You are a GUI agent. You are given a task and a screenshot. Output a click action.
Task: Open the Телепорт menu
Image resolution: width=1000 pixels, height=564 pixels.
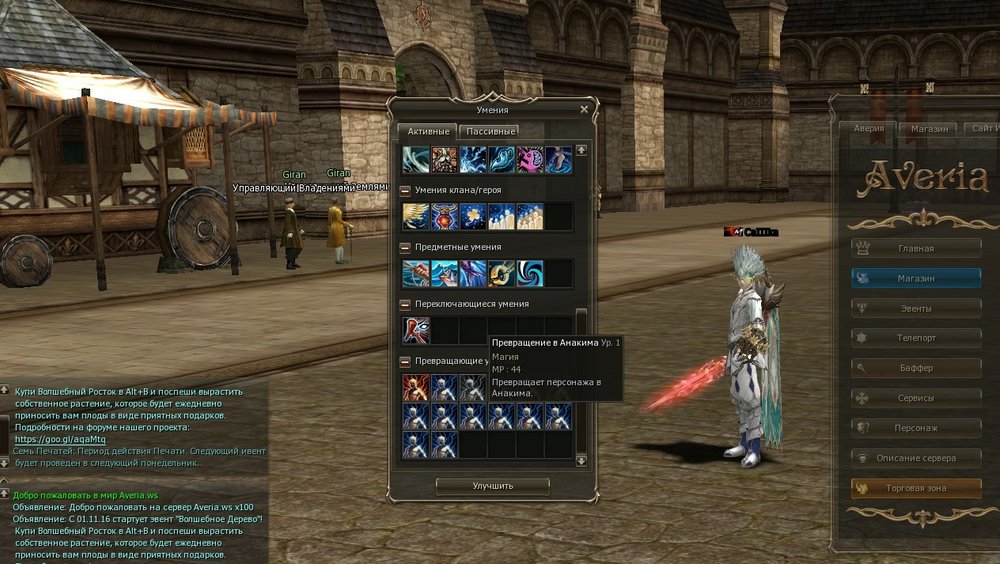916,338
